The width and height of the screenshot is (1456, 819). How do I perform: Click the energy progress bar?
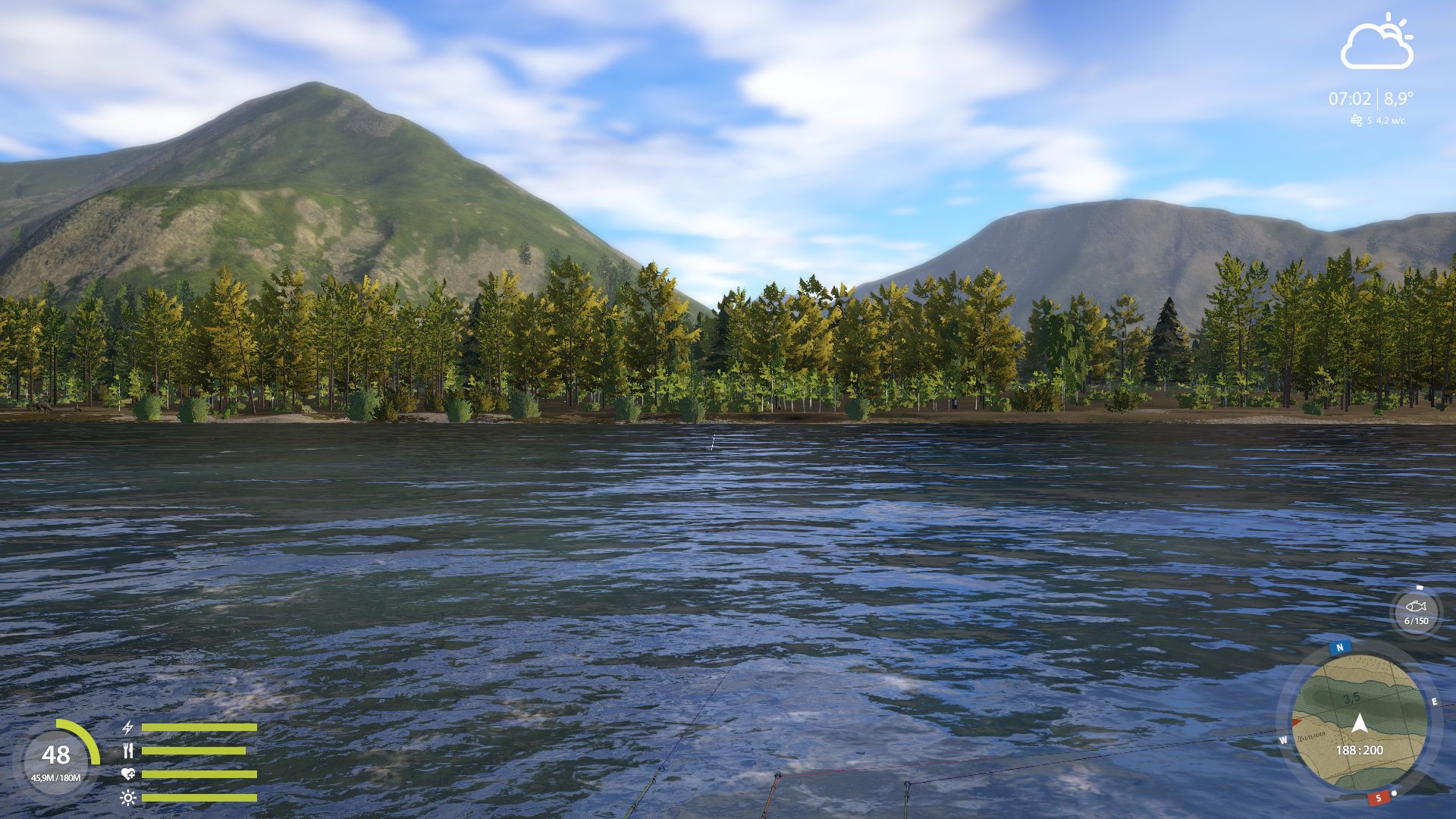coord(199,726)
